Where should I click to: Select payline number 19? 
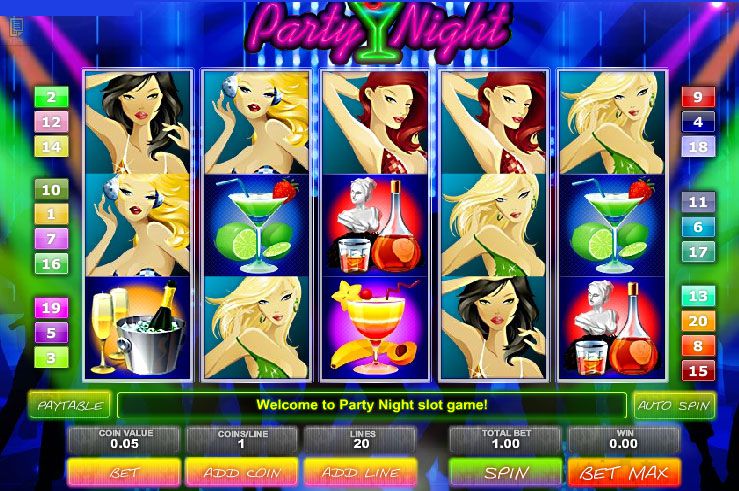tap(51, 308)
